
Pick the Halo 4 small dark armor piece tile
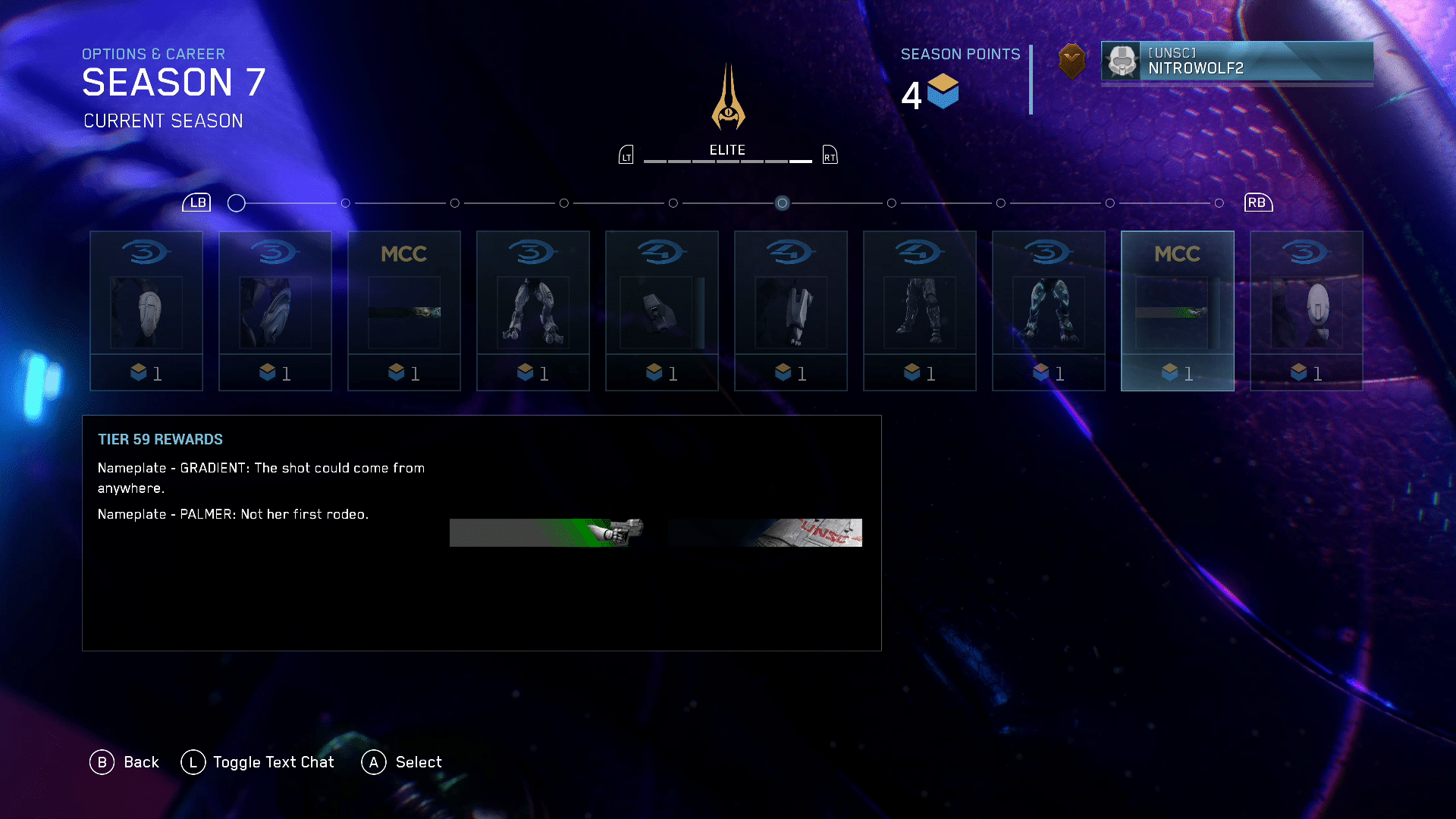[x=661, y=311]
